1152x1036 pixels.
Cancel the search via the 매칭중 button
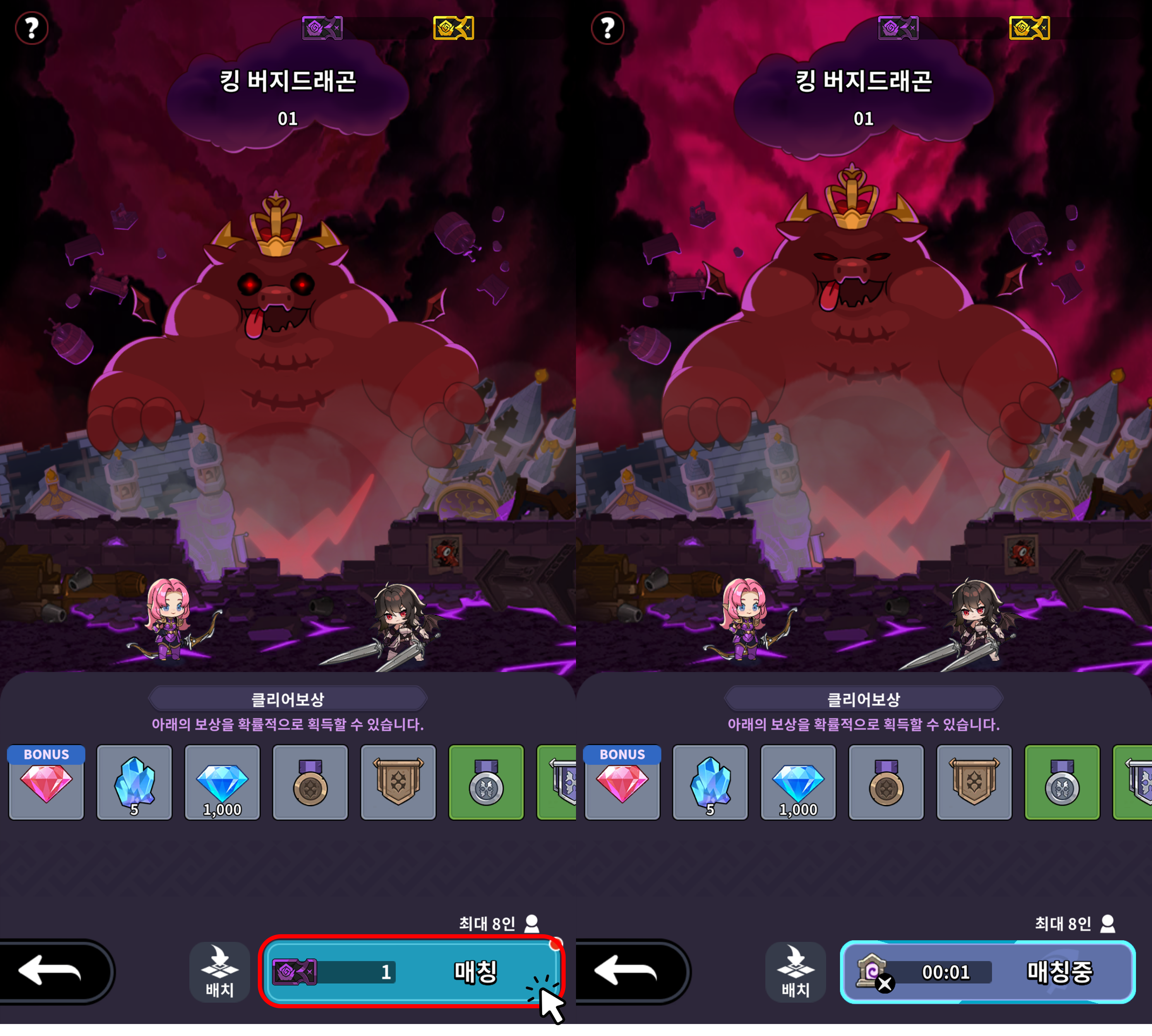point(987,971)
